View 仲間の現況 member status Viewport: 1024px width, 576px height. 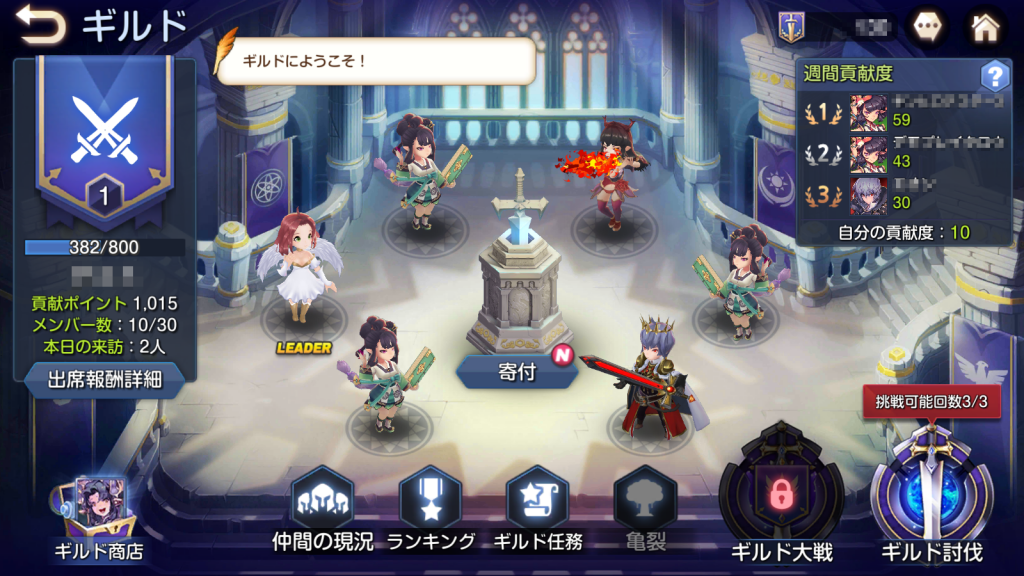click(x=322, y=508)
